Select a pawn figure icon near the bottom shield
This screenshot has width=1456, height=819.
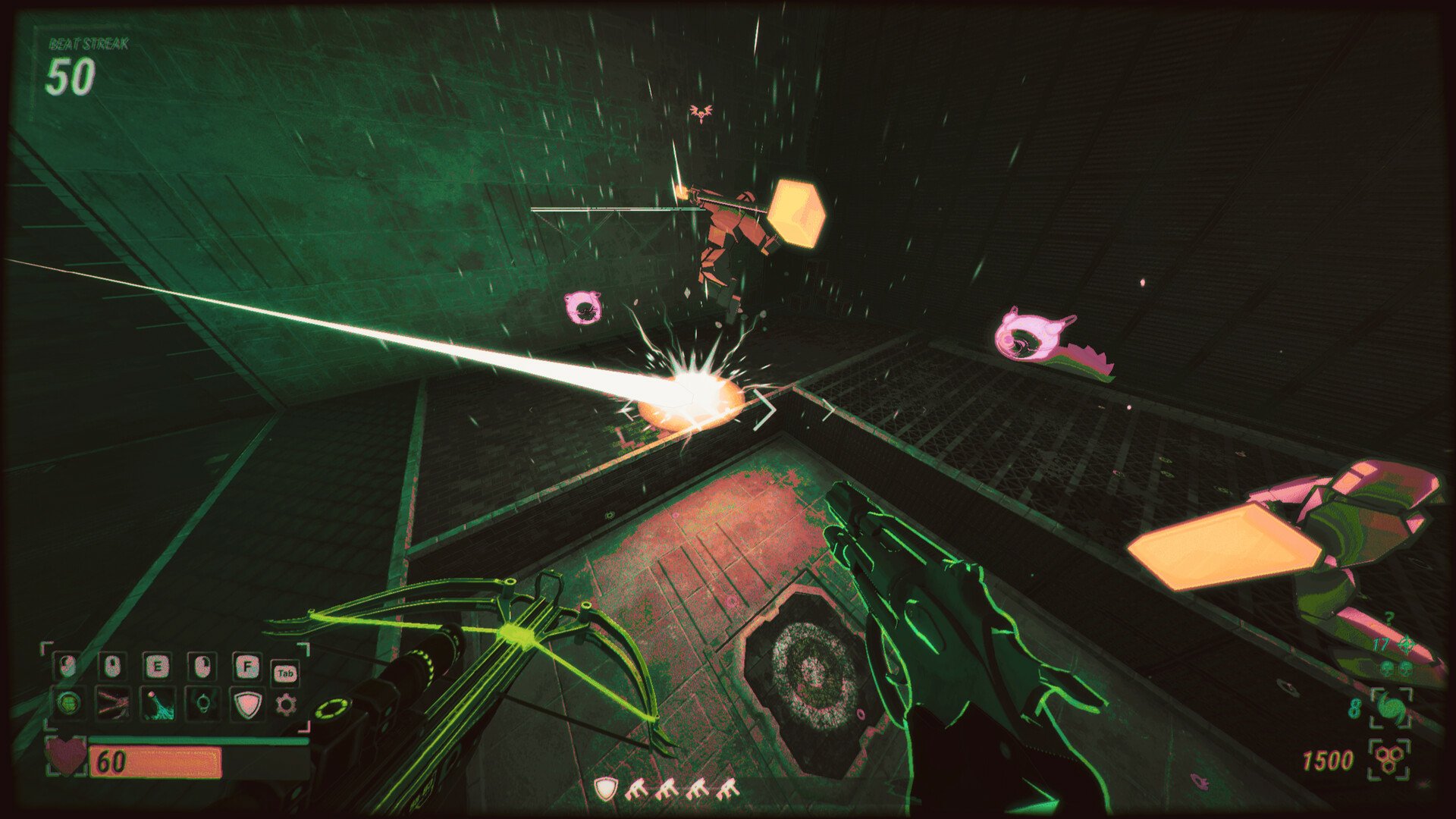pos(639,789)
